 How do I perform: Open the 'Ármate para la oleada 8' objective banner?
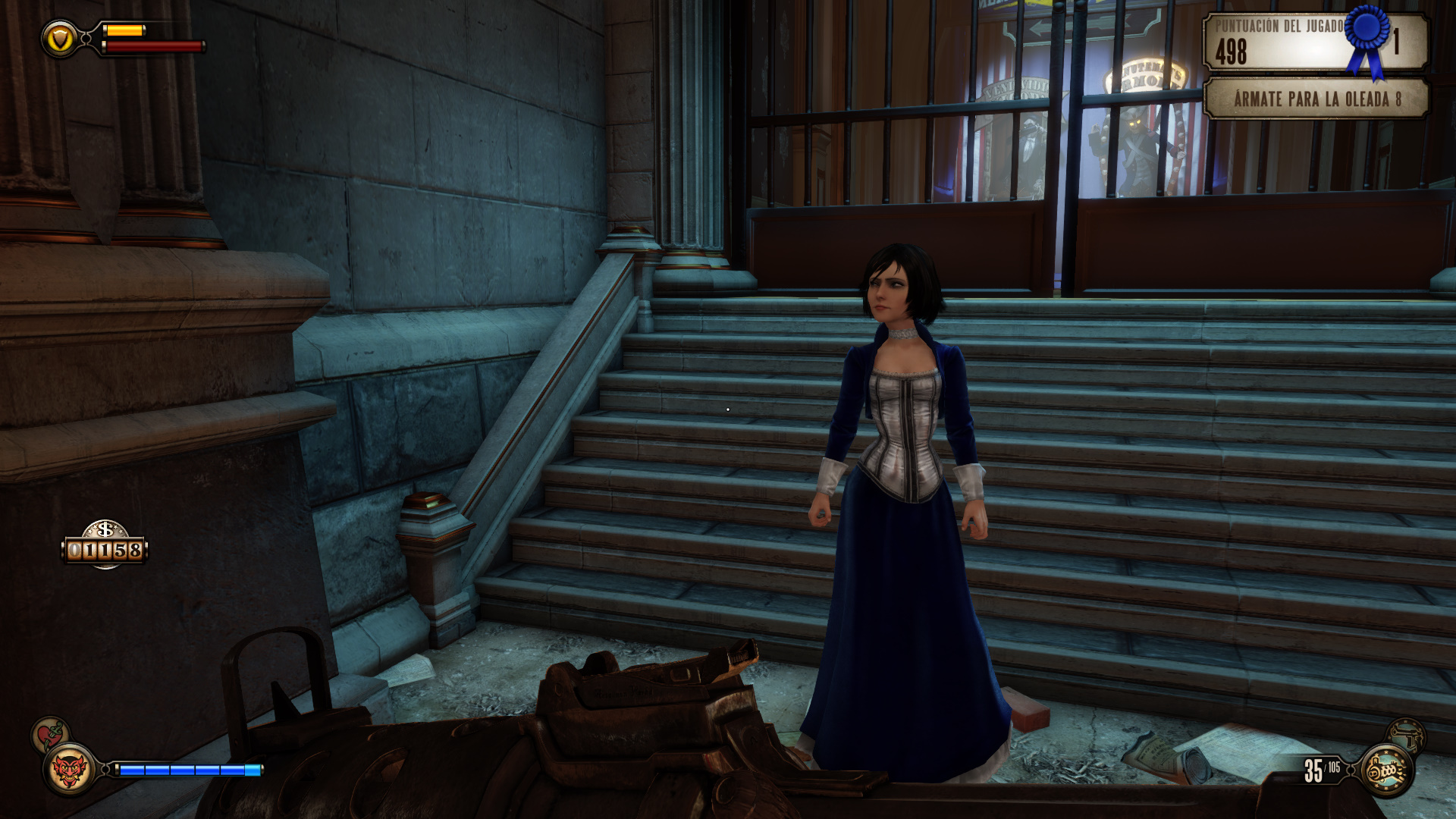coord(1316,99)
